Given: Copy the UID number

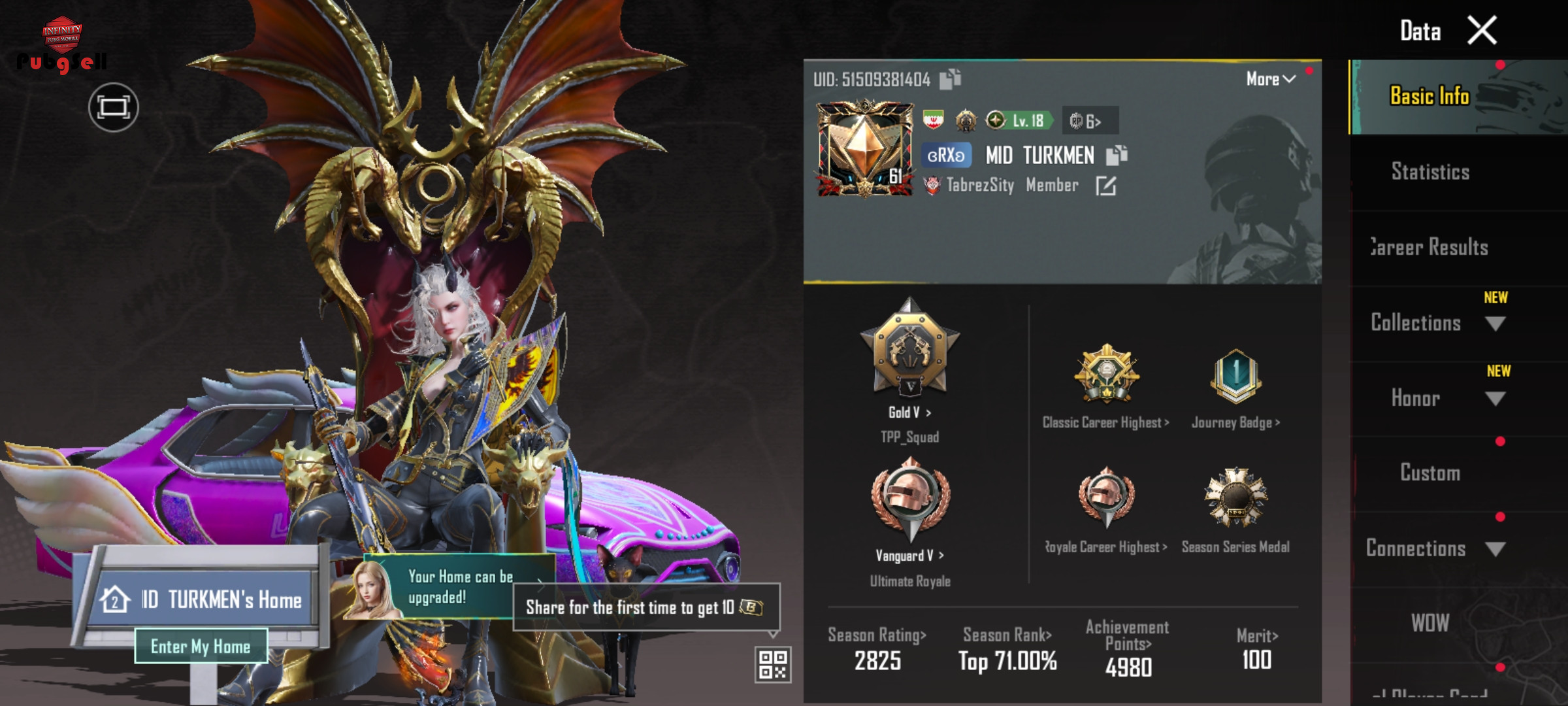Looking at the screenshot, I should (x=950, y=79).
